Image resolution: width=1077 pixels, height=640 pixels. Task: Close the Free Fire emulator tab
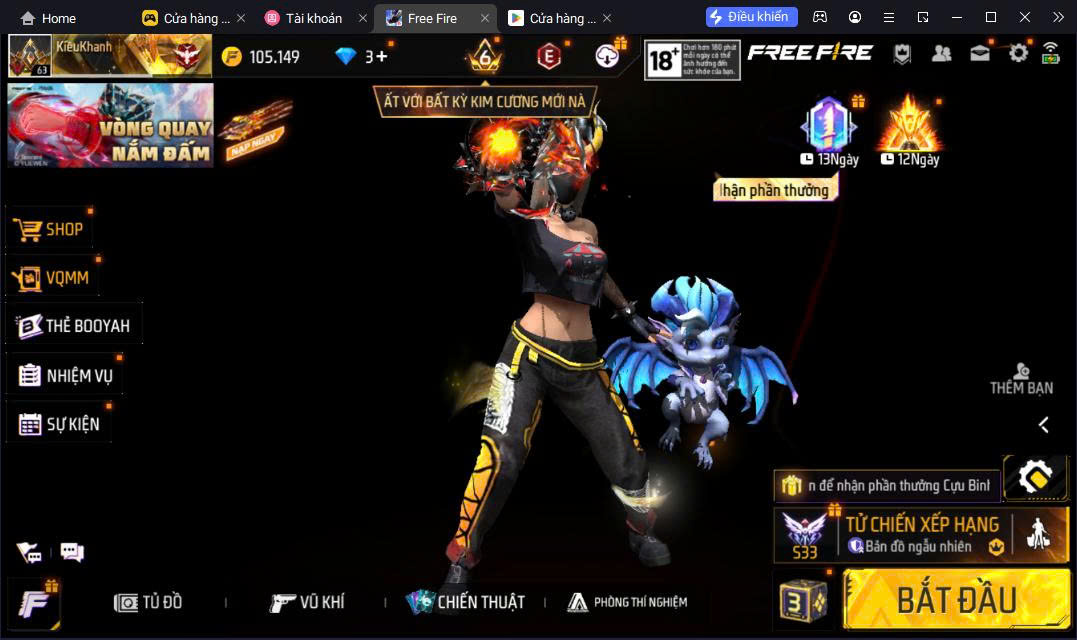[485, 18]
